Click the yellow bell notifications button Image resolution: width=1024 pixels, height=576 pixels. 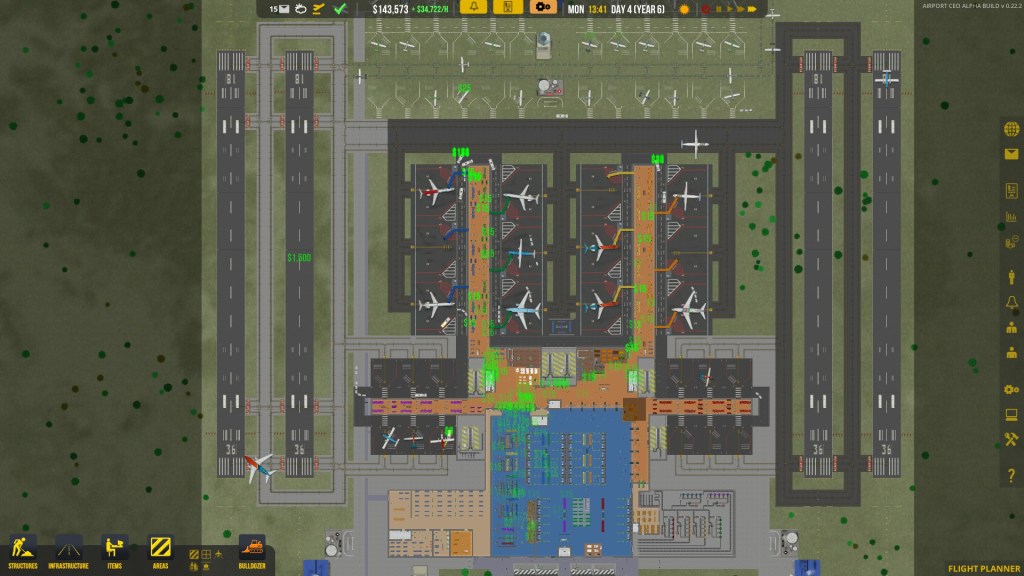[x=475, y=8]
